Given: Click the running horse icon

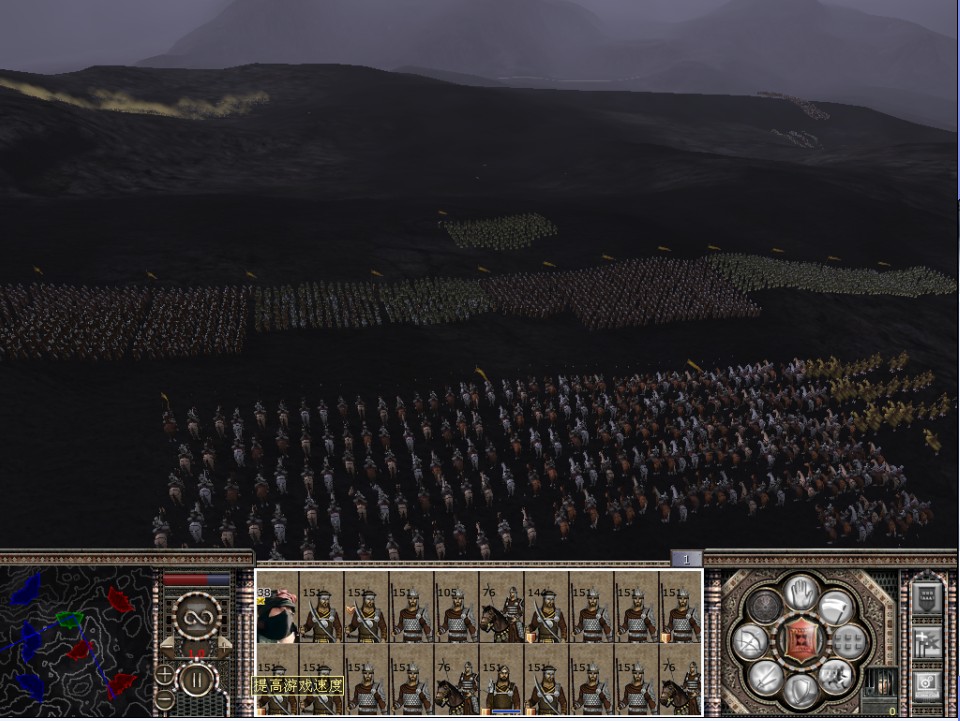Looking at the screenshot, I should click(x=835, y=676).
